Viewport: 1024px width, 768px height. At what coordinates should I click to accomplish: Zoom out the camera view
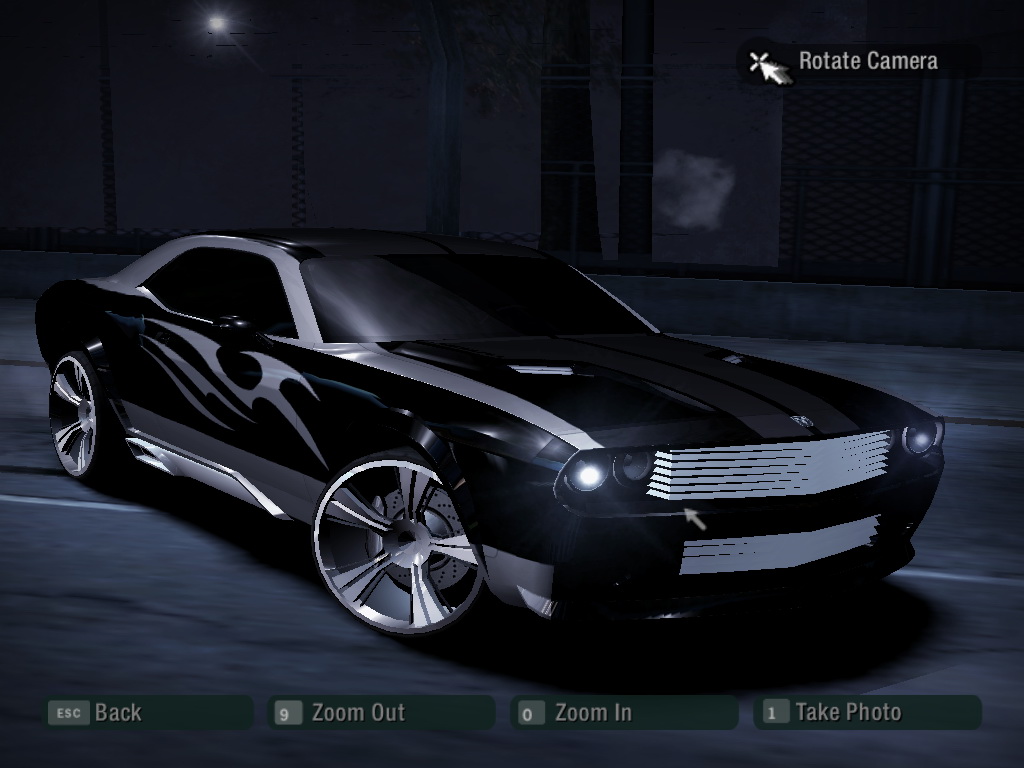coord(357,713)
